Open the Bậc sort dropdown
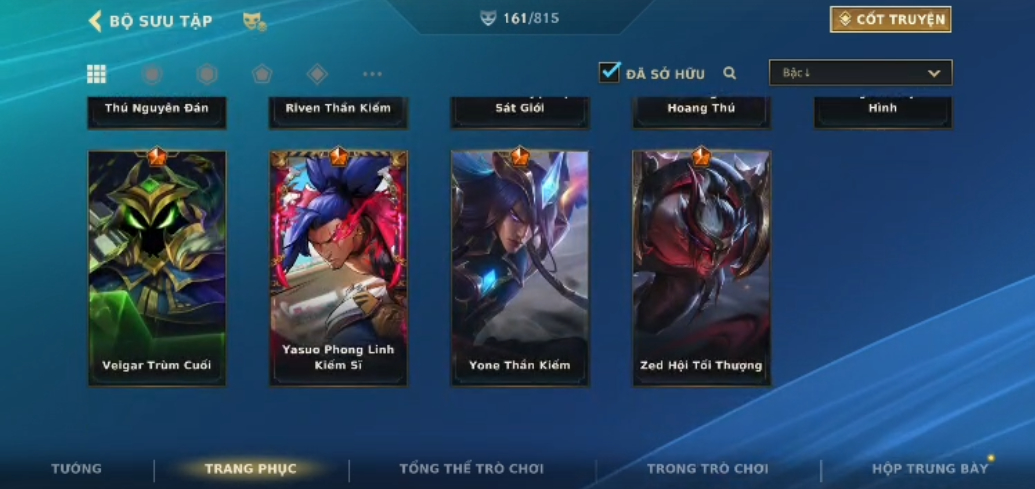The width and height of the screenshot is (1035, 489). [860, 73]
